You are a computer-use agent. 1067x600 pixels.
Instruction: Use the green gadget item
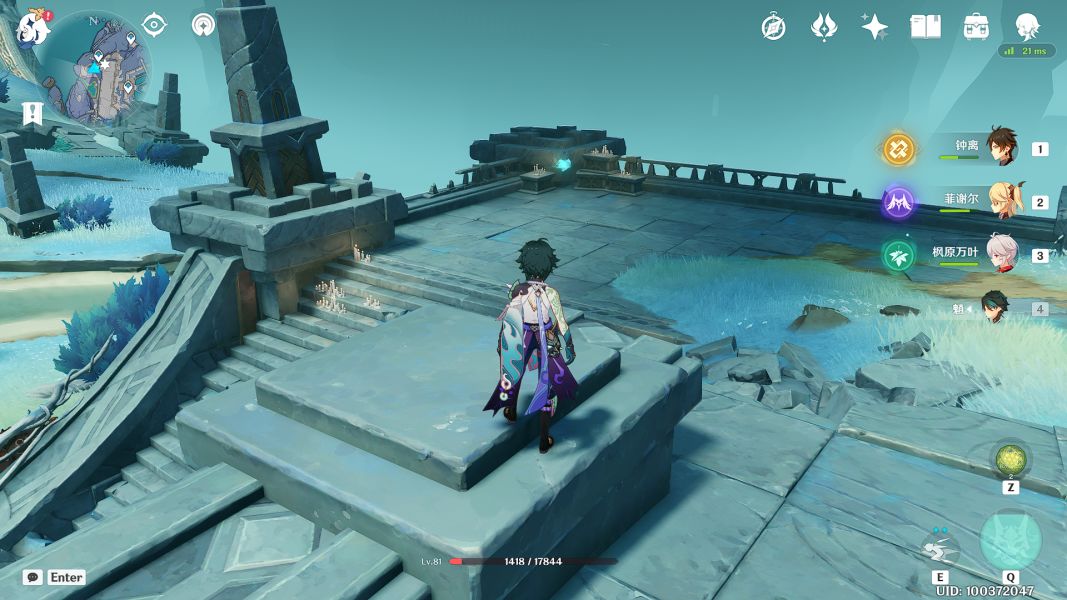1010,460
